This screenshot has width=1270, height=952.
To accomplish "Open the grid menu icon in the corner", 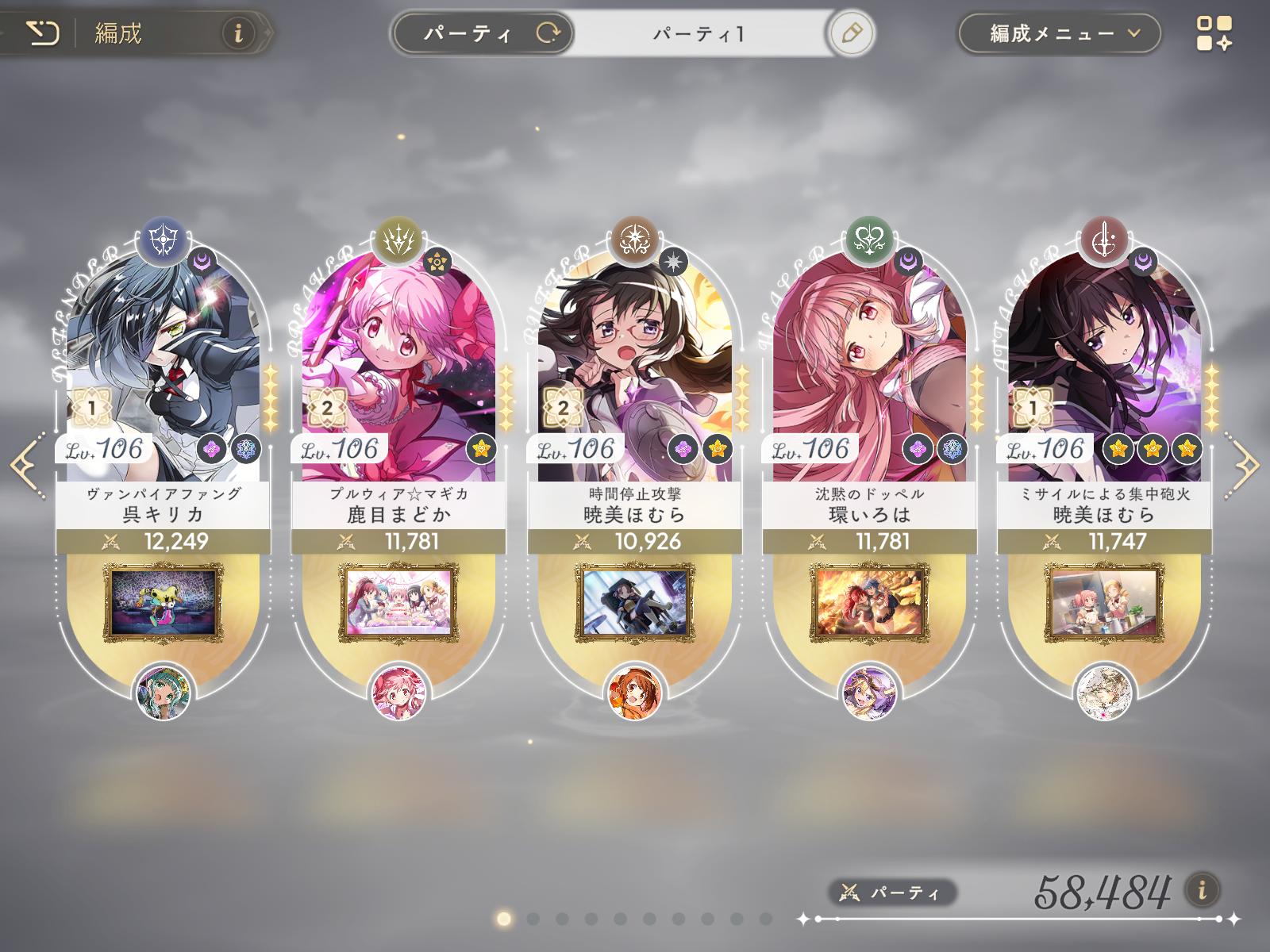I will point(1214,33).
